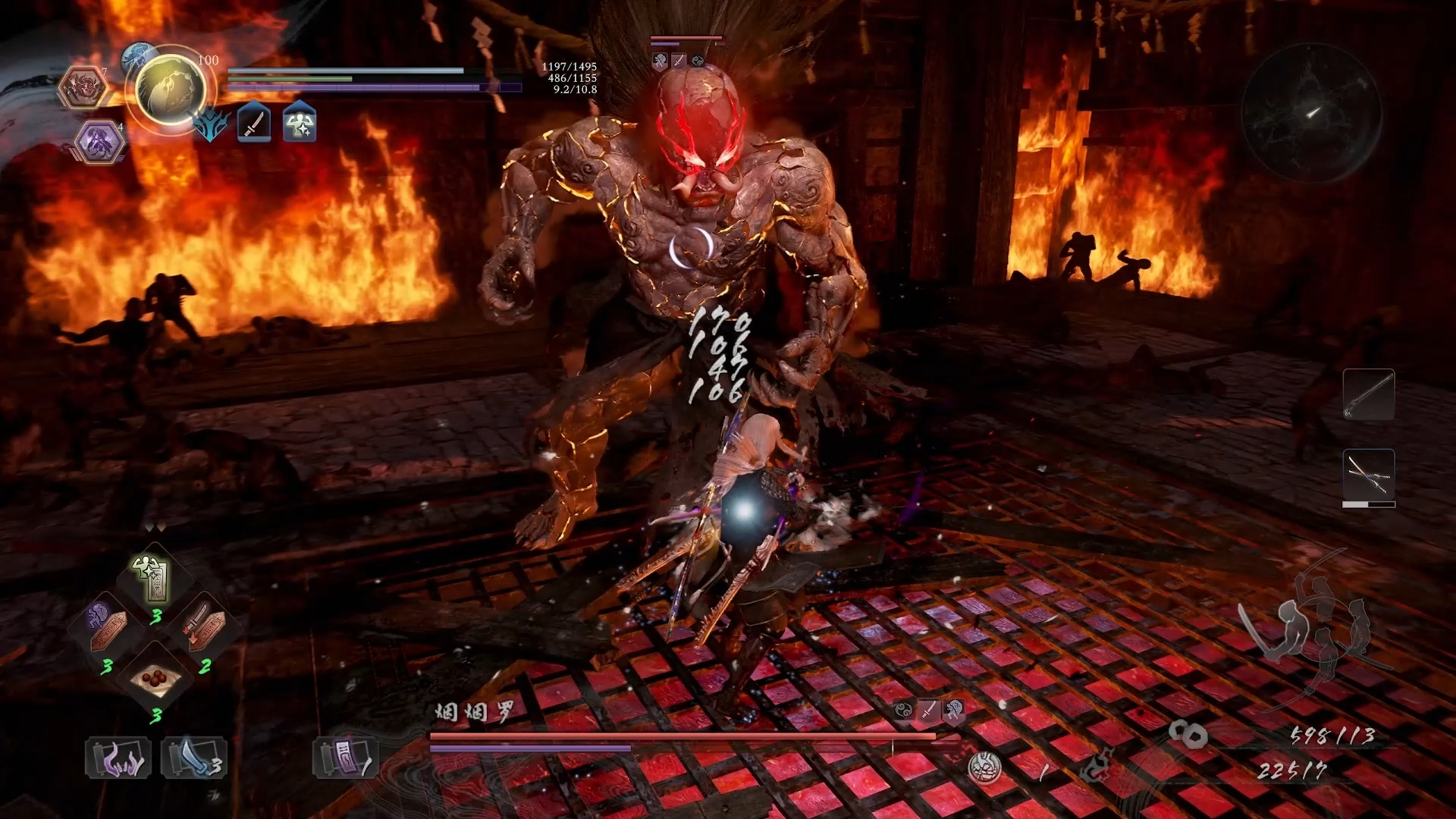Inspect the blue flame buff icon

coord(209,124)
